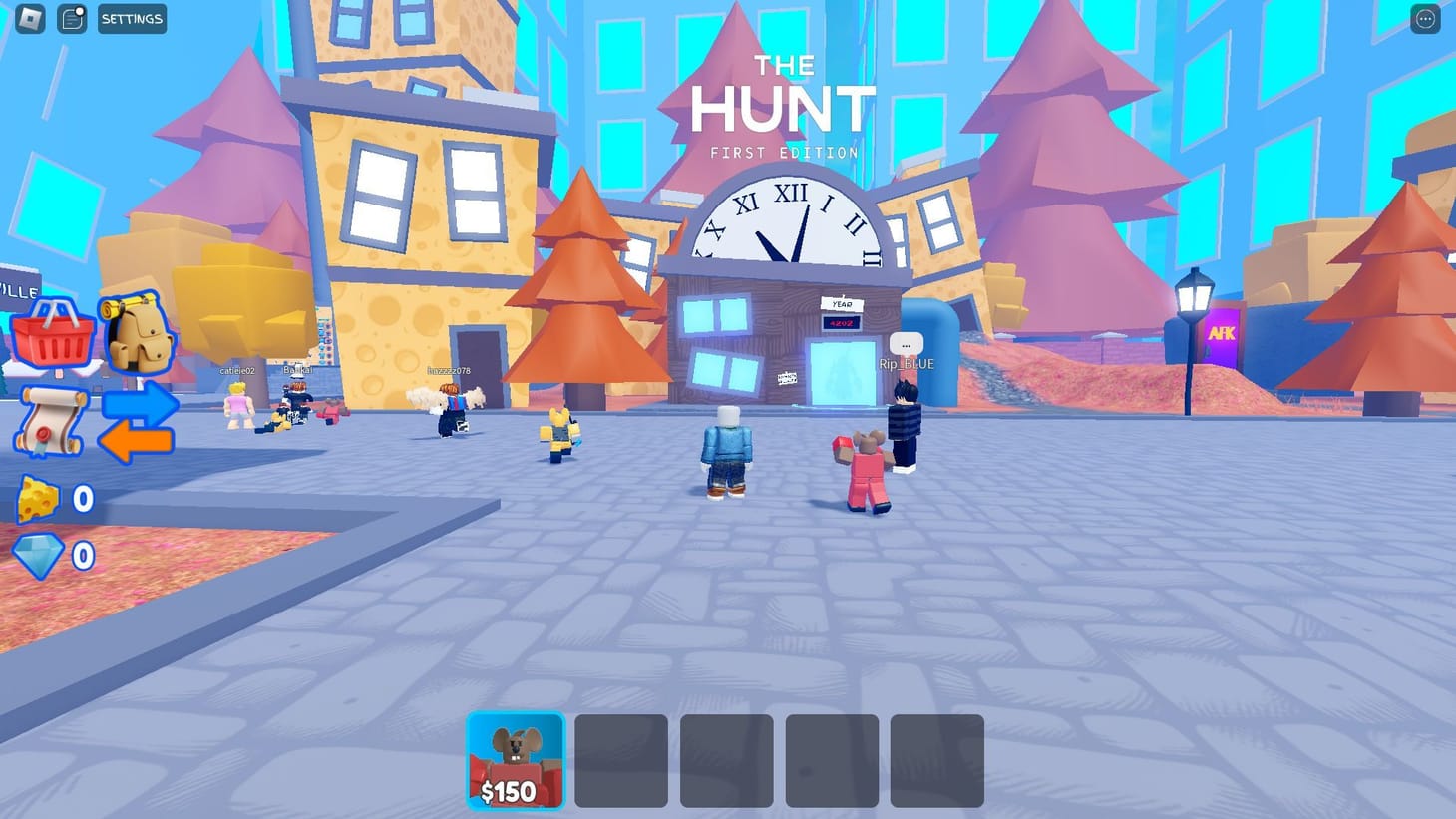Click the notification badge on the chat icon
The image size is (1456, 819).
coord(80,9)
